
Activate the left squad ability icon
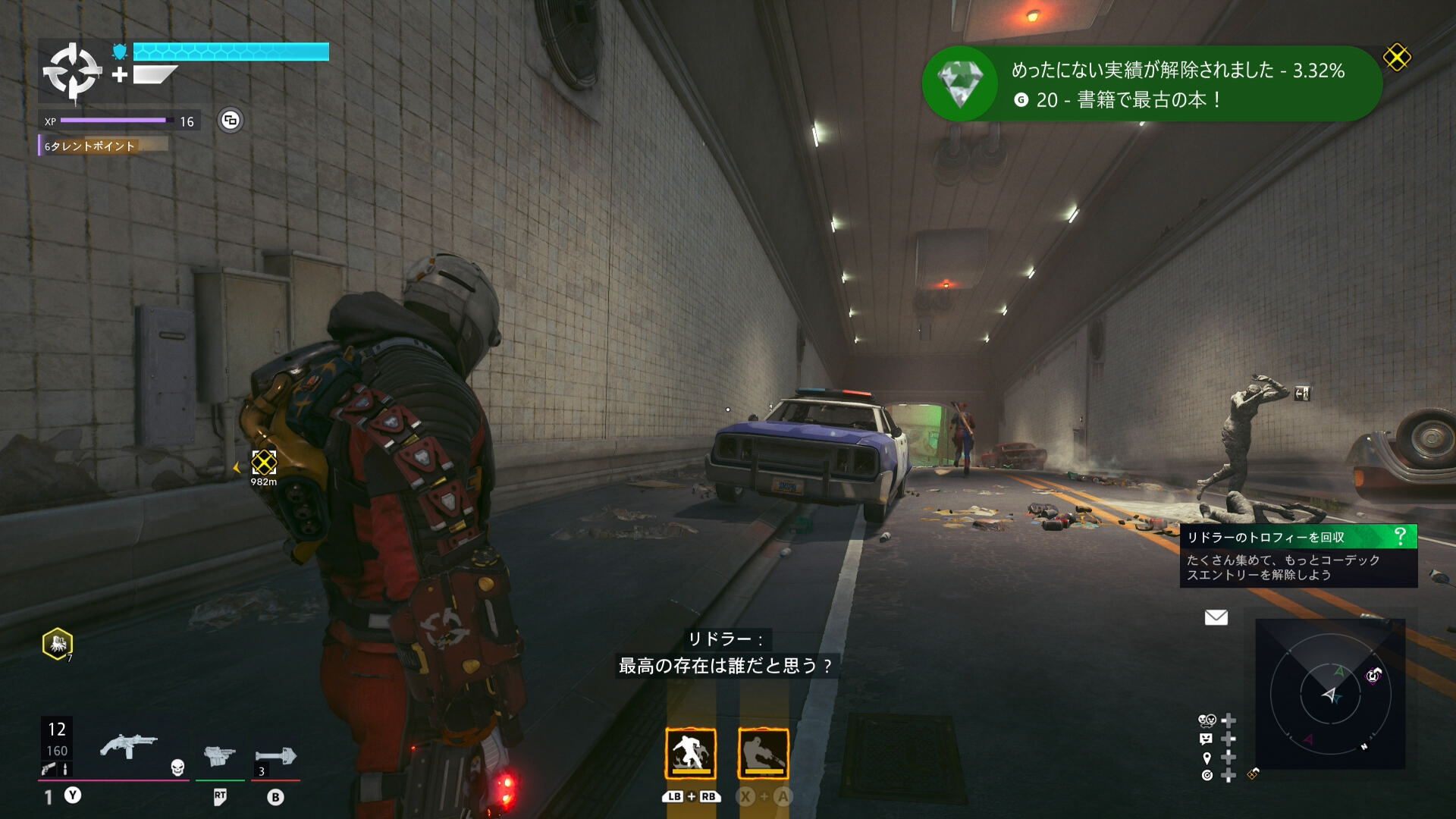[x=690, y=753]
